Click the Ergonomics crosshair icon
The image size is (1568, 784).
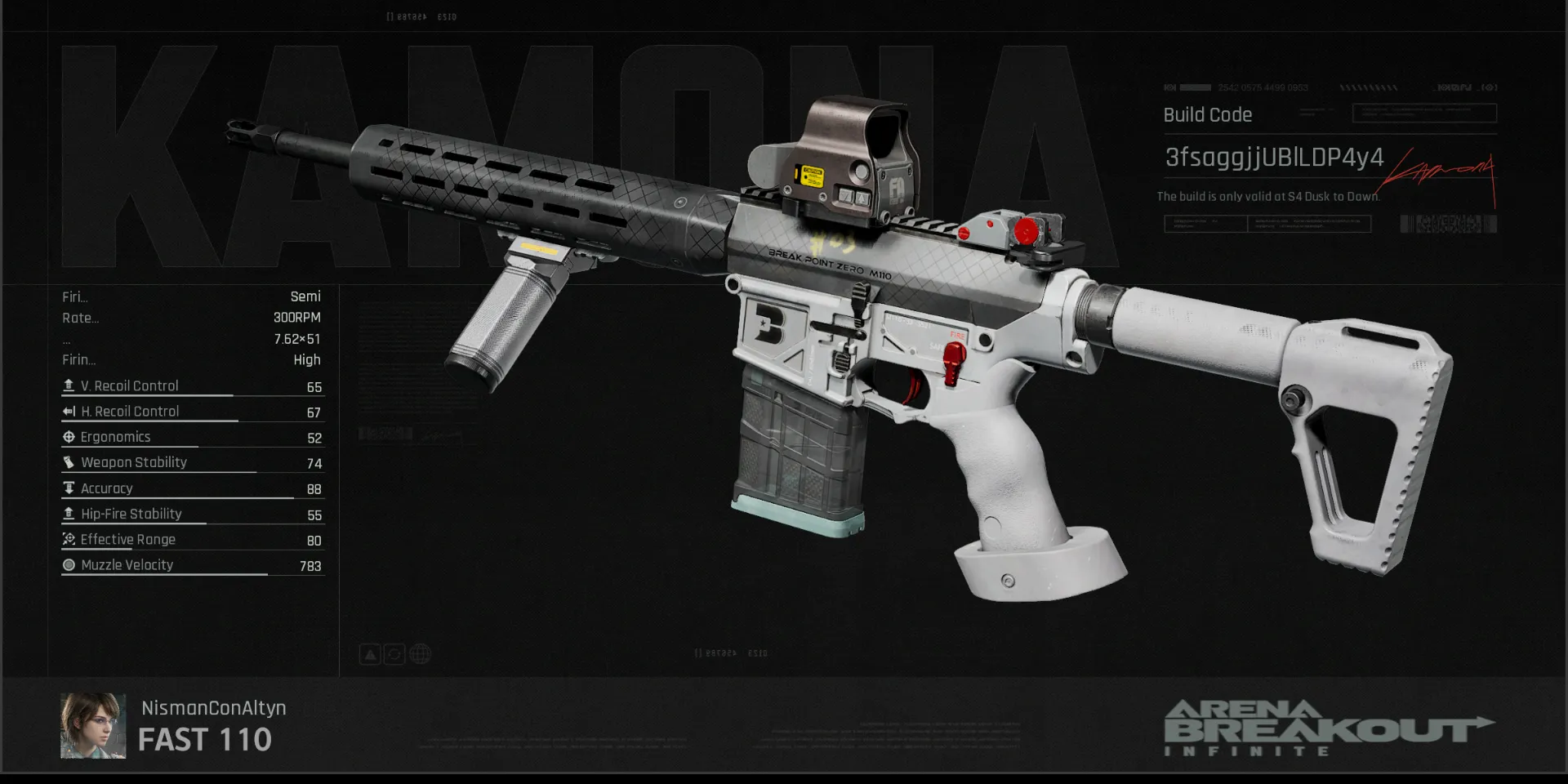tap(69, 437)
